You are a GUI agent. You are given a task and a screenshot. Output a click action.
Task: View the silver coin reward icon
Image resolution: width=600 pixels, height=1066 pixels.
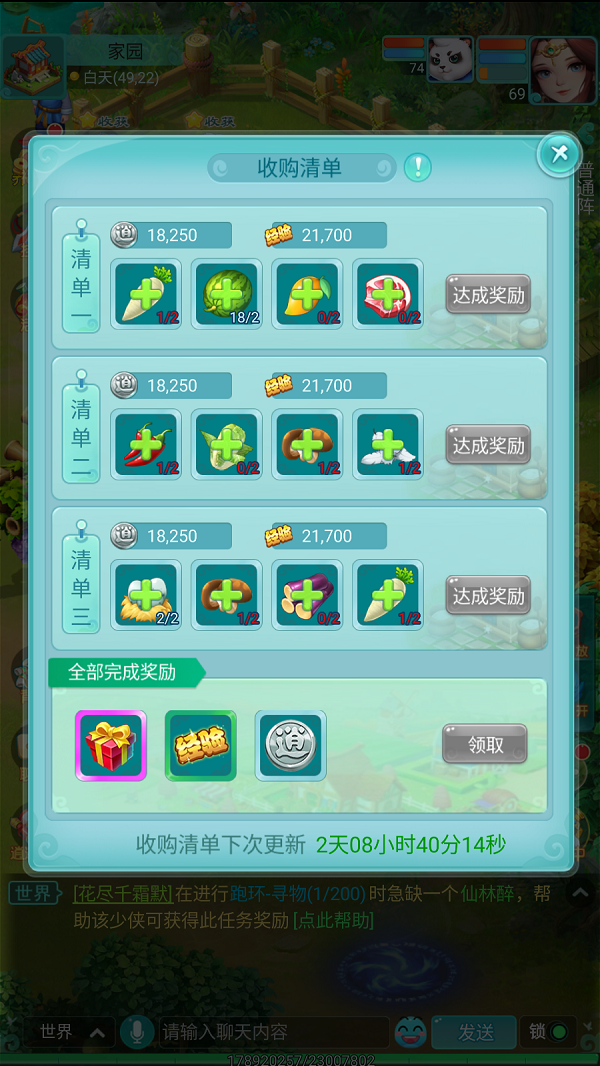pyautogui.click(x=290, y=745)
